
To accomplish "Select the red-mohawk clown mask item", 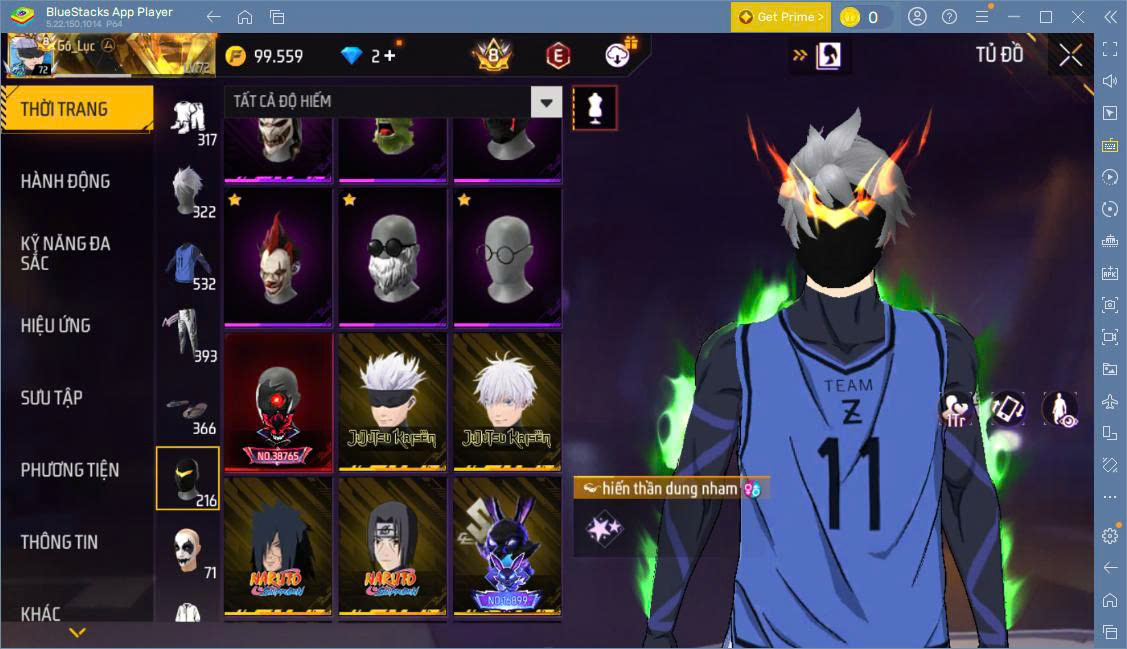I will [x=278, y=257].
